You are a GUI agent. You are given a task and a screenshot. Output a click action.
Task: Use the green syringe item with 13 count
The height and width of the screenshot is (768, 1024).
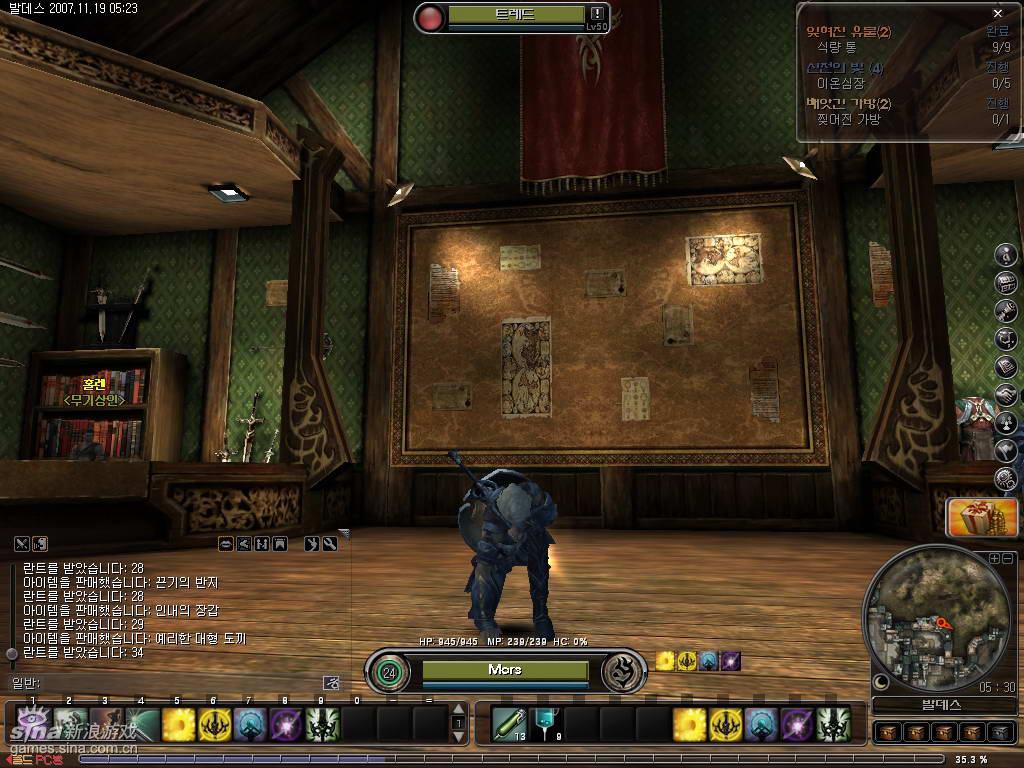509,722
